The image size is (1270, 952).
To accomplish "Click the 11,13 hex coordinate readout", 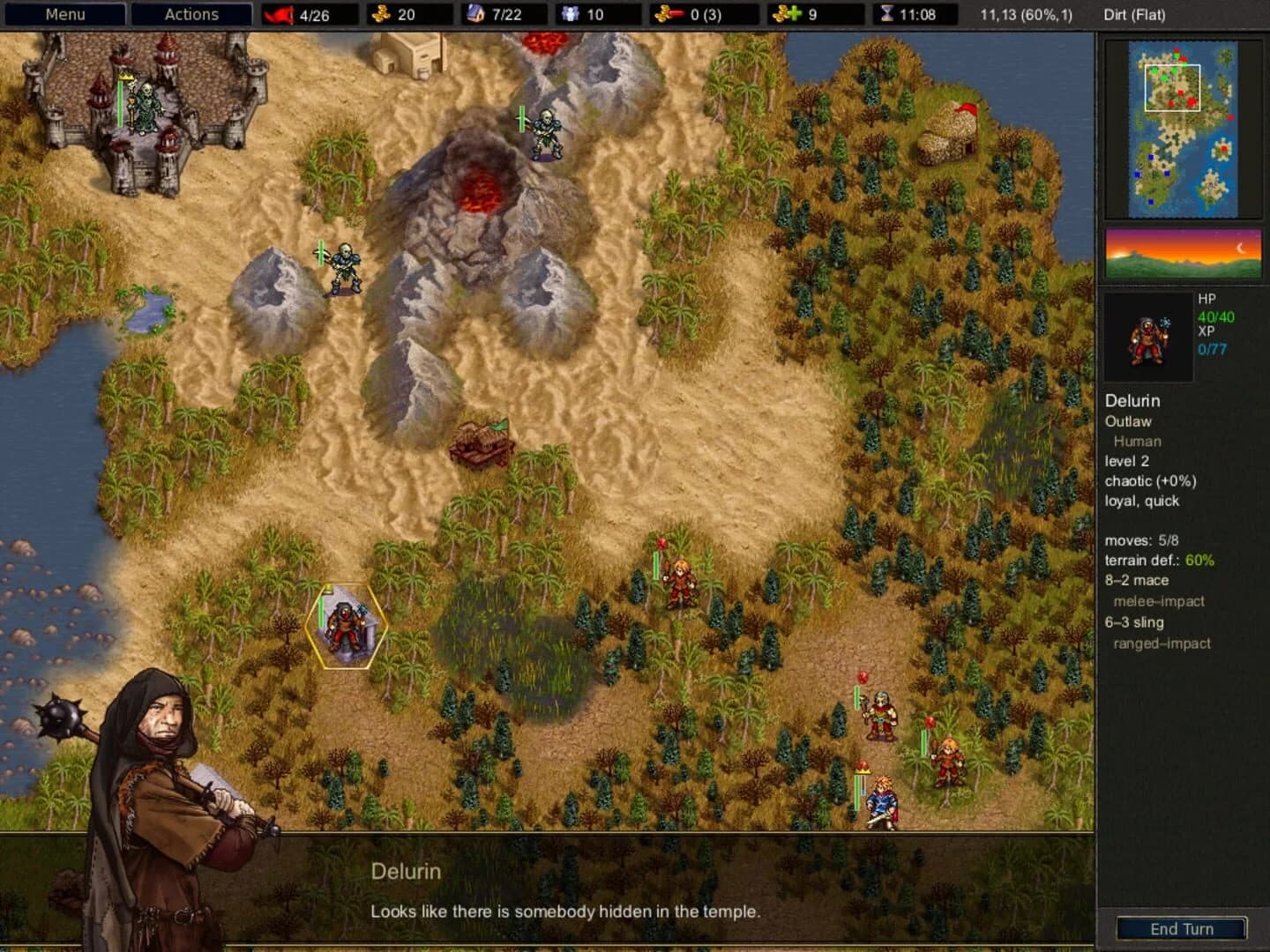I will (x=1028, y=15).
